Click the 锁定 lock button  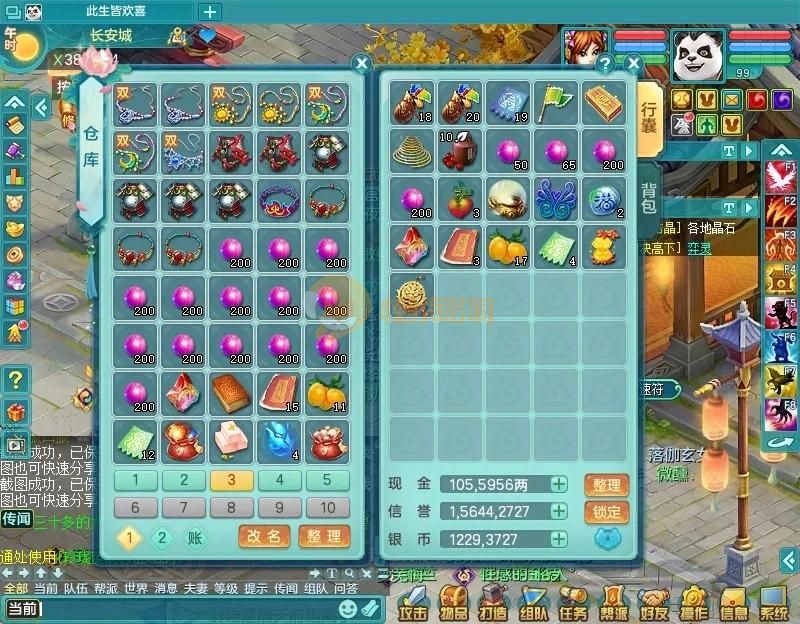607,512
